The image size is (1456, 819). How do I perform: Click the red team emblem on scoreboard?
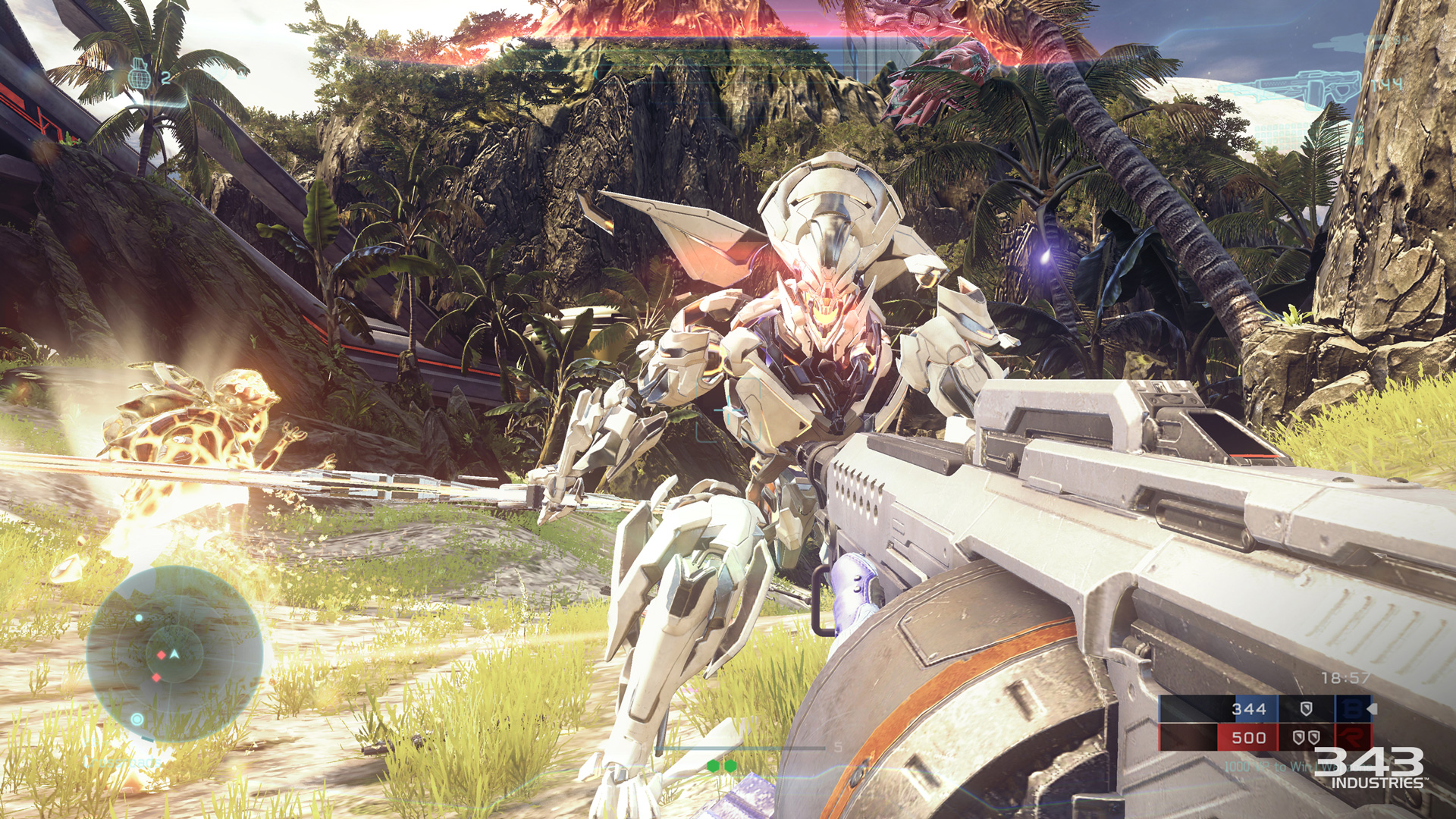click(1352, 736)
